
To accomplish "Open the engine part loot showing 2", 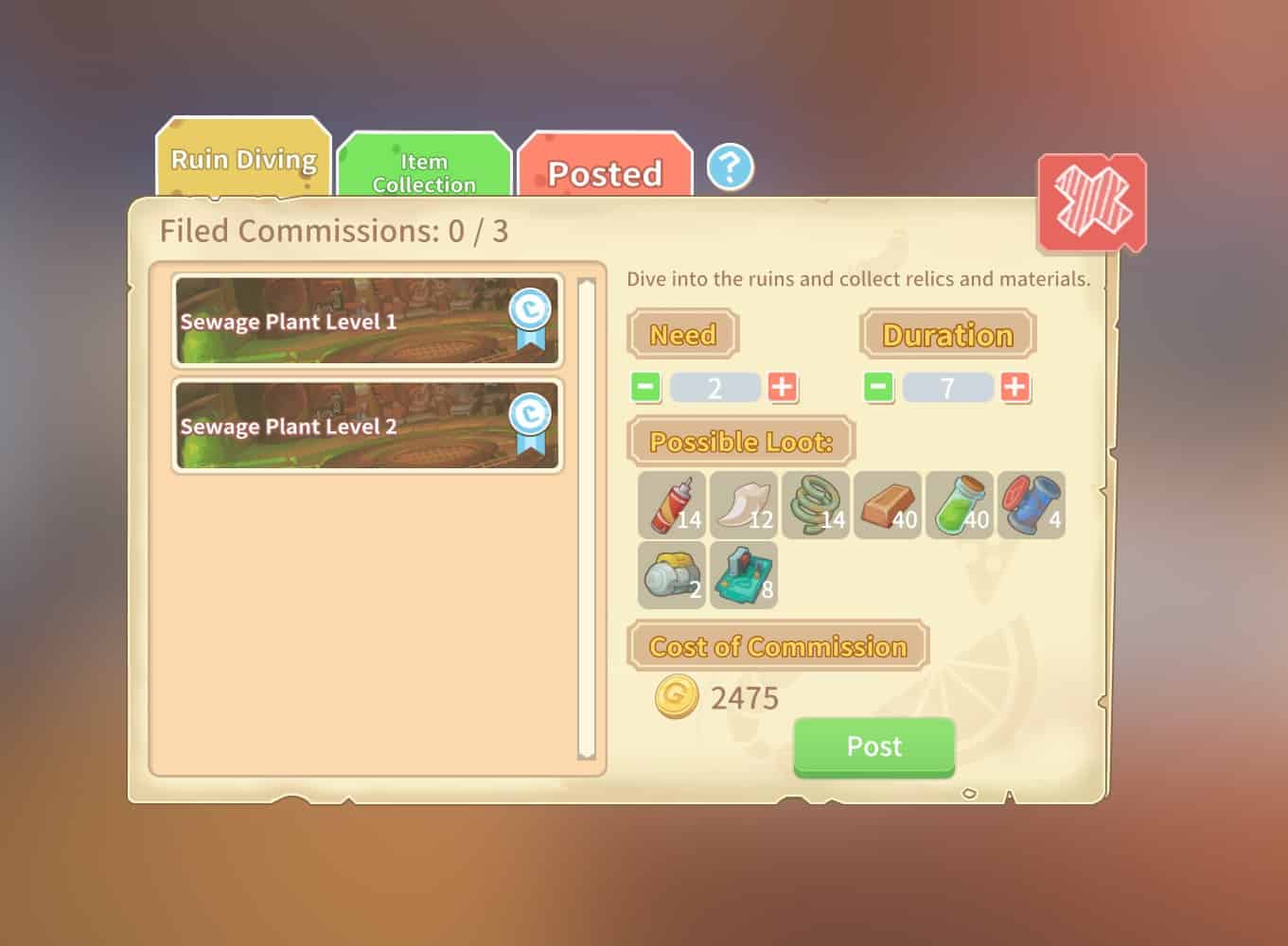I will coord(672,575).
